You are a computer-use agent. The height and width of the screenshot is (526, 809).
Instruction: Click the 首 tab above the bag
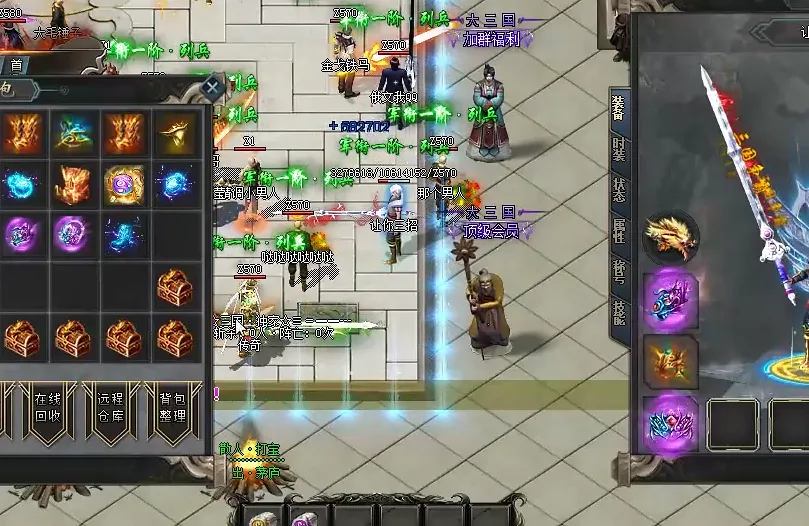click(16, 65)
